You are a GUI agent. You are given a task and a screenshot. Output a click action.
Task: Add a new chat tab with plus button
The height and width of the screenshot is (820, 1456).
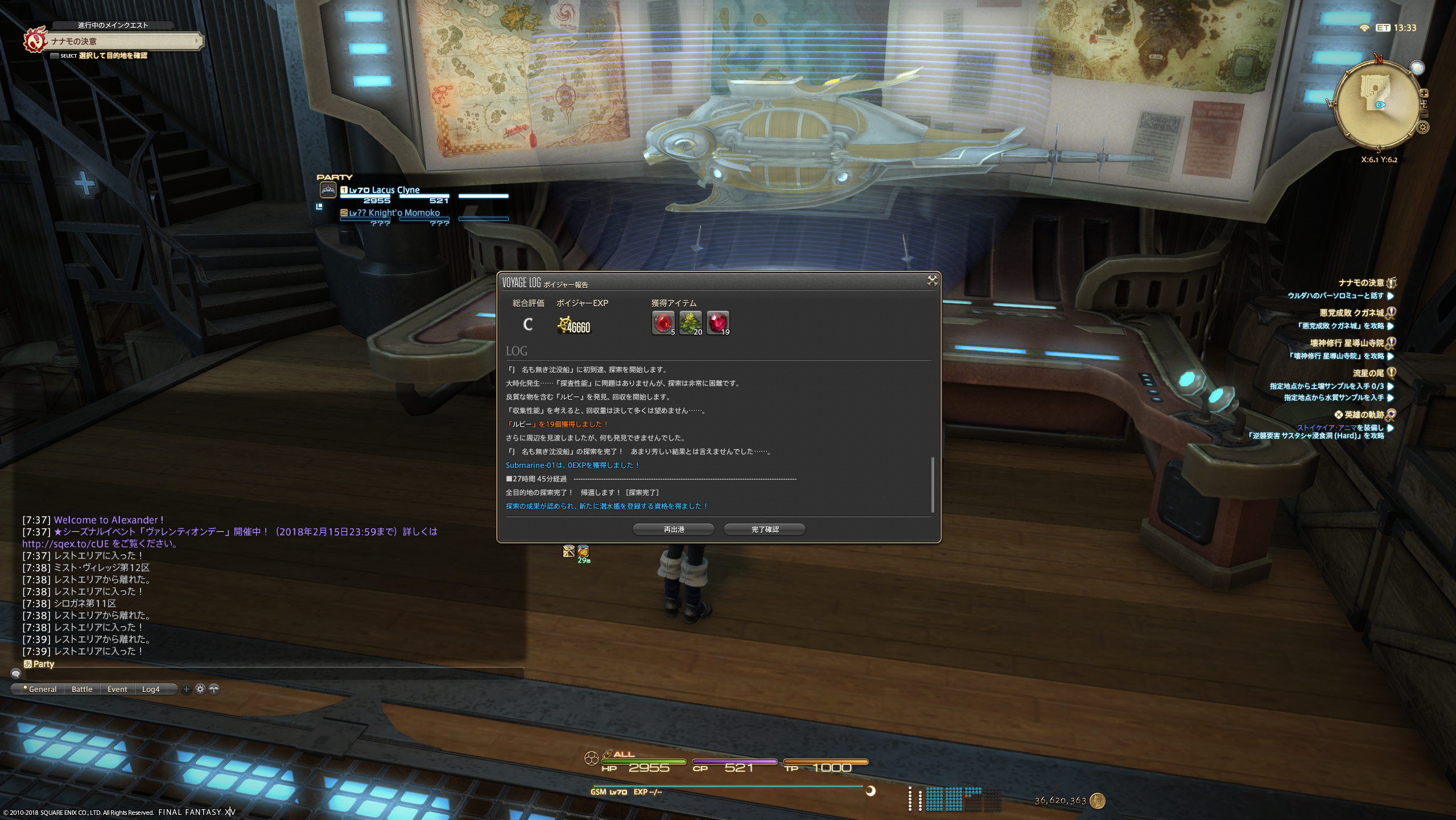click(x=186, y=689)
